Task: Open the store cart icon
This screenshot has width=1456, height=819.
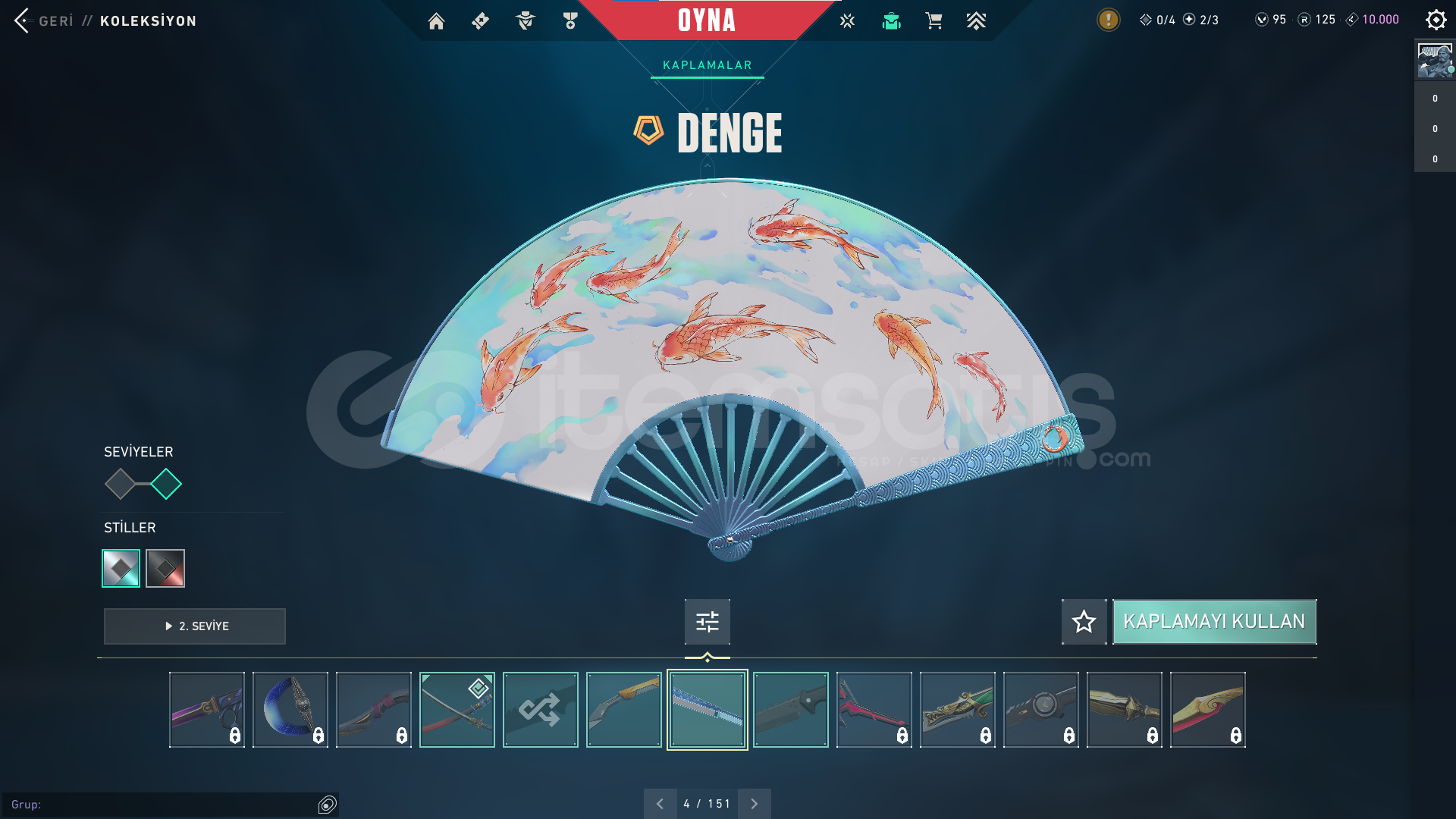Action: (934, 21)
